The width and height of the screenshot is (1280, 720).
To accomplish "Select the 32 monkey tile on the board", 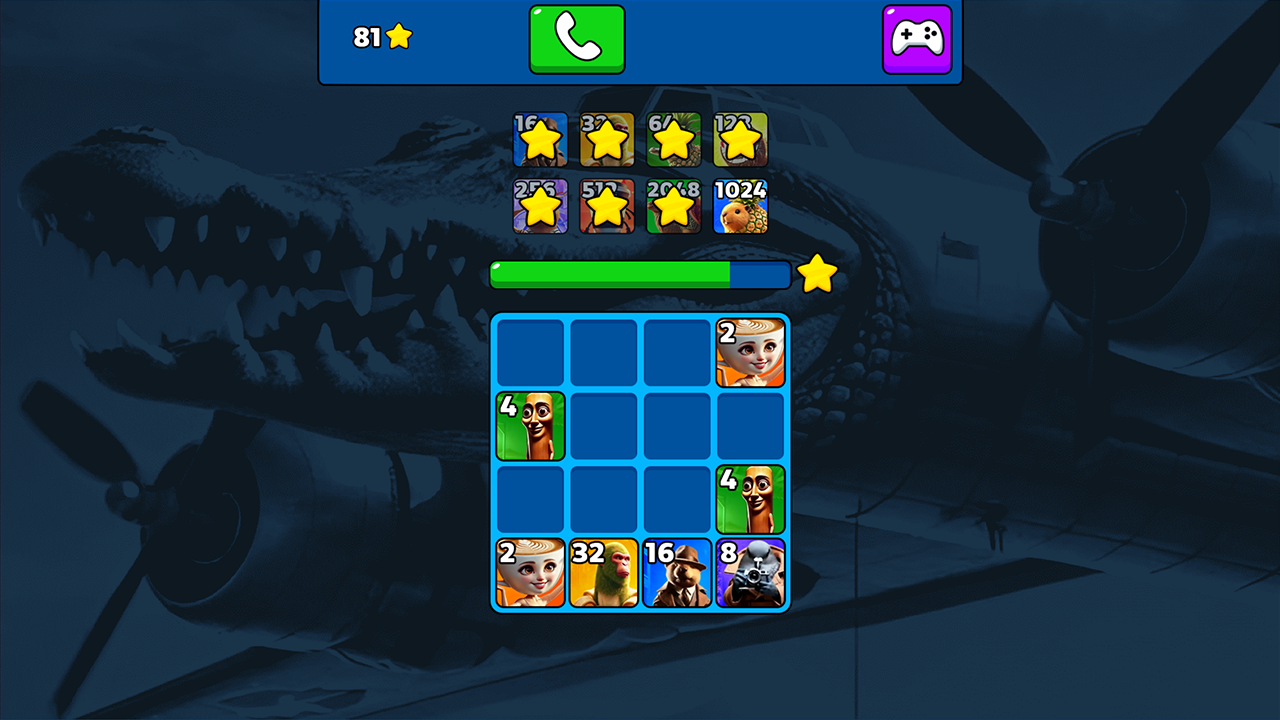I will coord(603,571).
